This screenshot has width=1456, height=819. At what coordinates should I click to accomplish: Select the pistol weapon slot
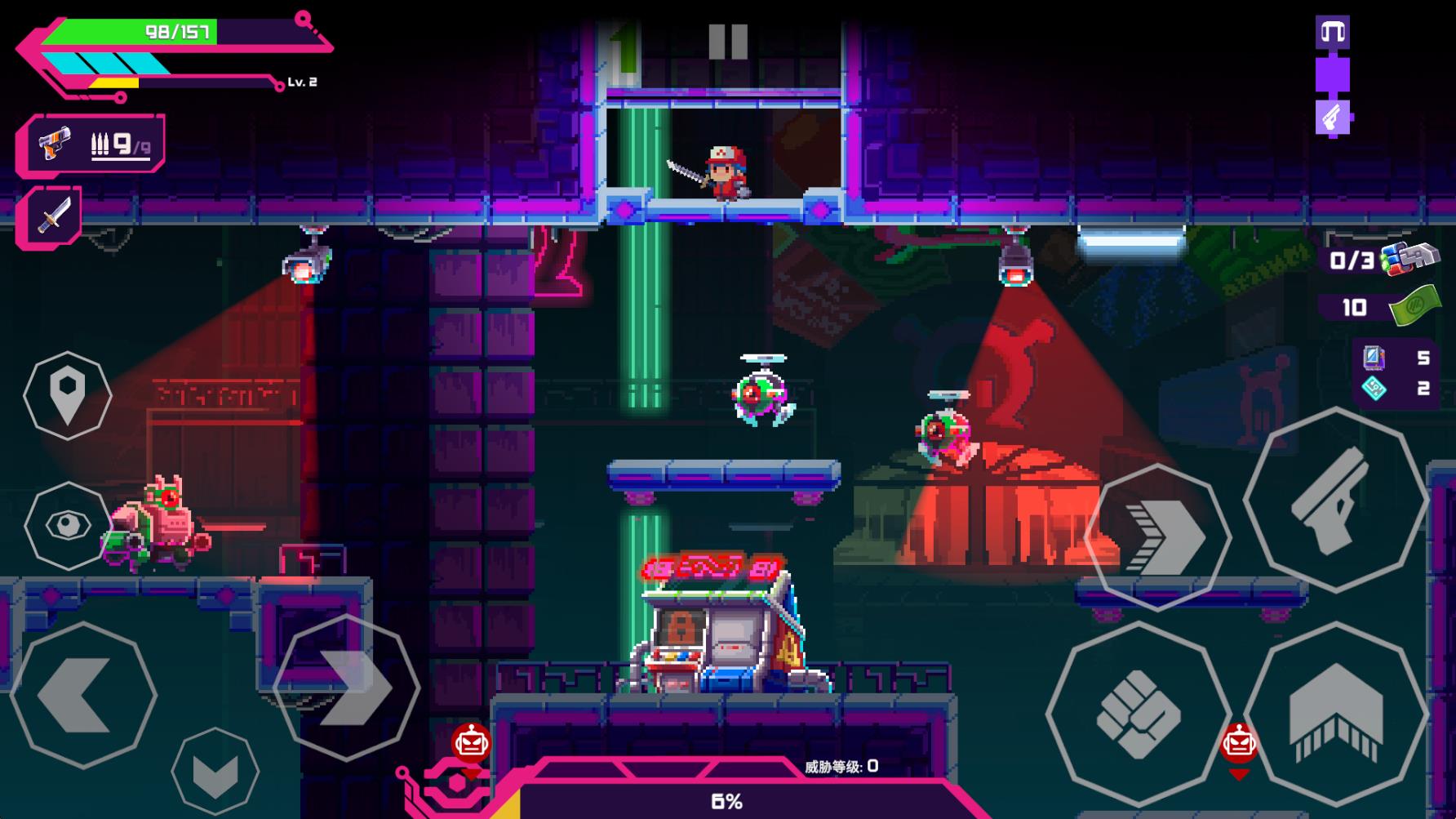click(x=91, y=145)
